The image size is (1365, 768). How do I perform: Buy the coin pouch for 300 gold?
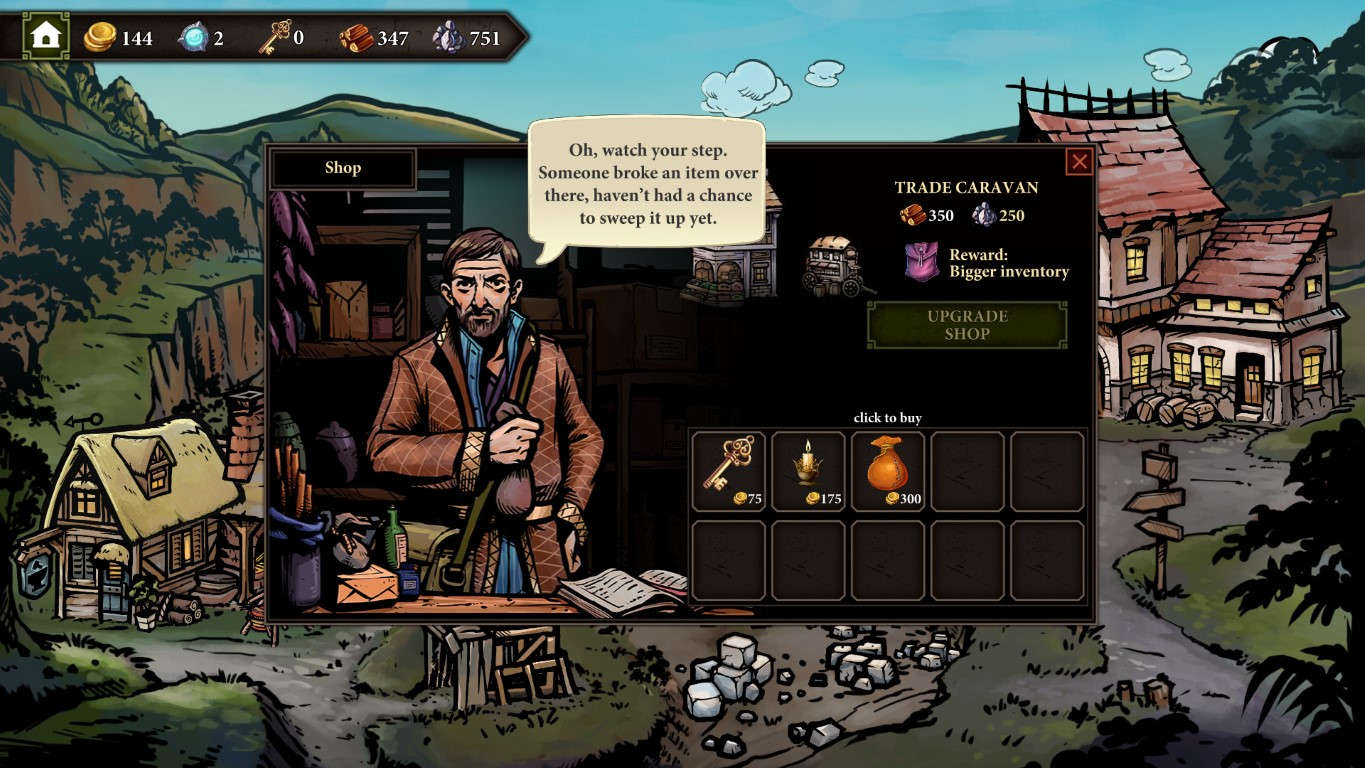887,468
